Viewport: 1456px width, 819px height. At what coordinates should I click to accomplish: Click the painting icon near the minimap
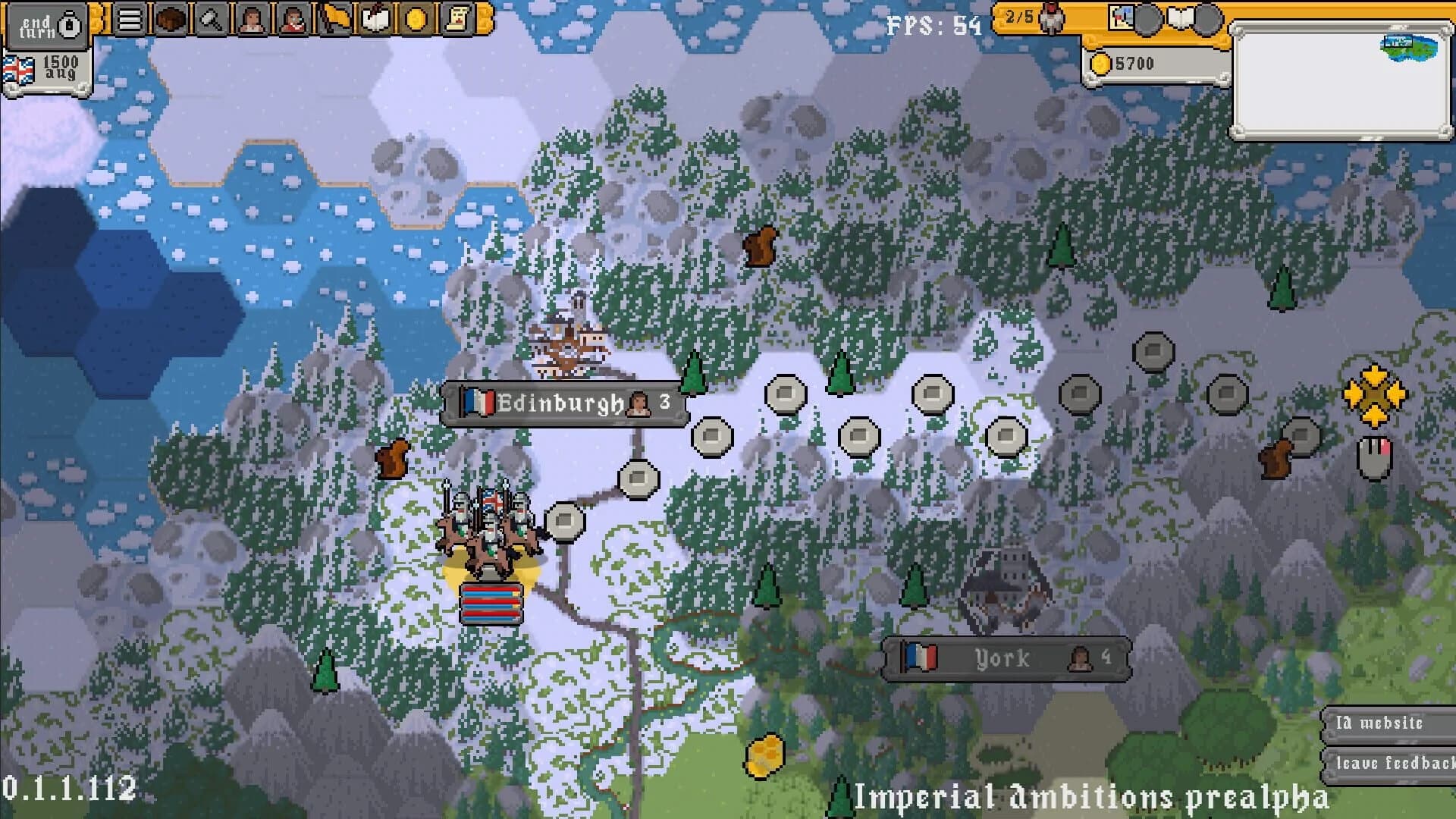click(1121, 16)
